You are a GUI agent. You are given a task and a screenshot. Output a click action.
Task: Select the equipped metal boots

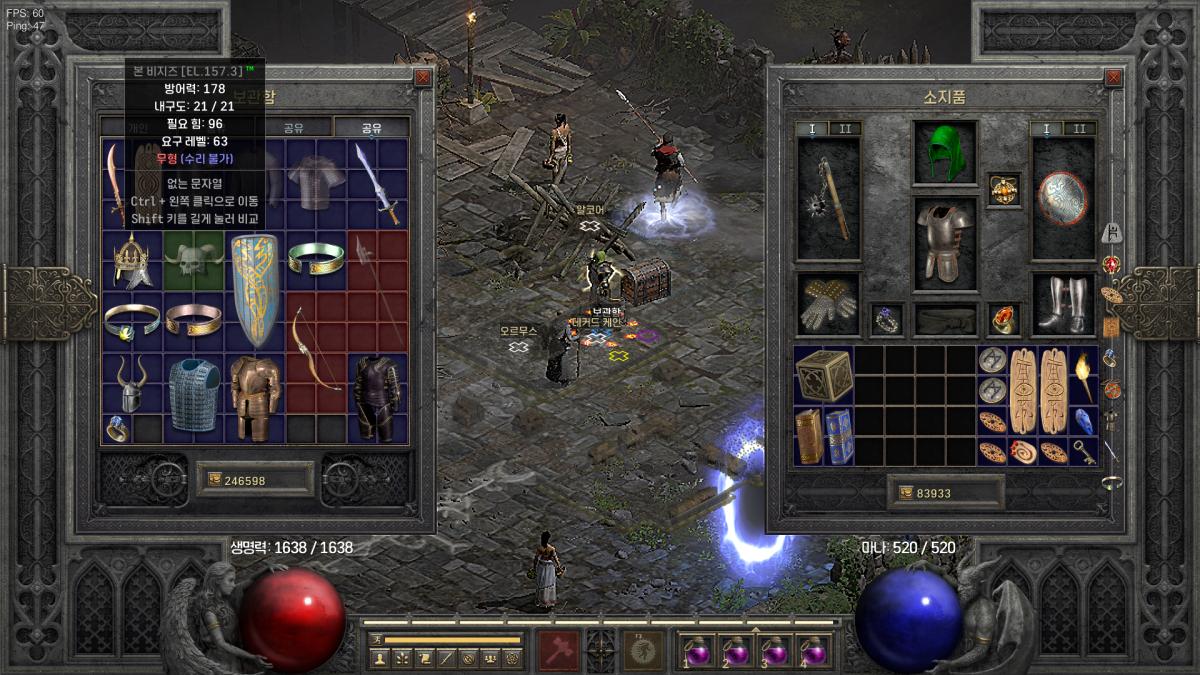pos(1062,304)
